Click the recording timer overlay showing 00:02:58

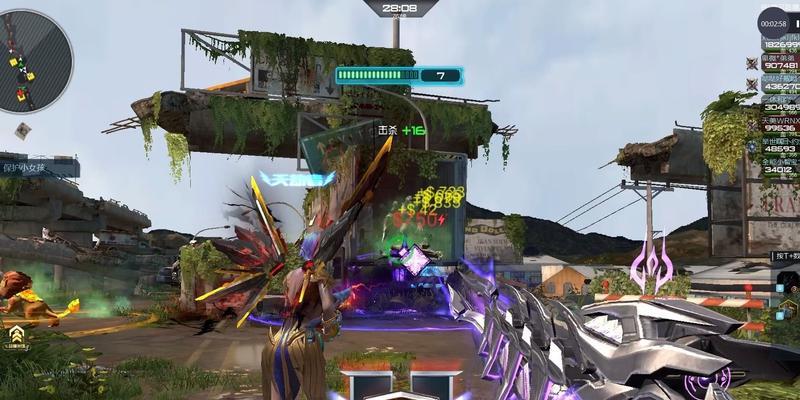(x=774, y=21)
